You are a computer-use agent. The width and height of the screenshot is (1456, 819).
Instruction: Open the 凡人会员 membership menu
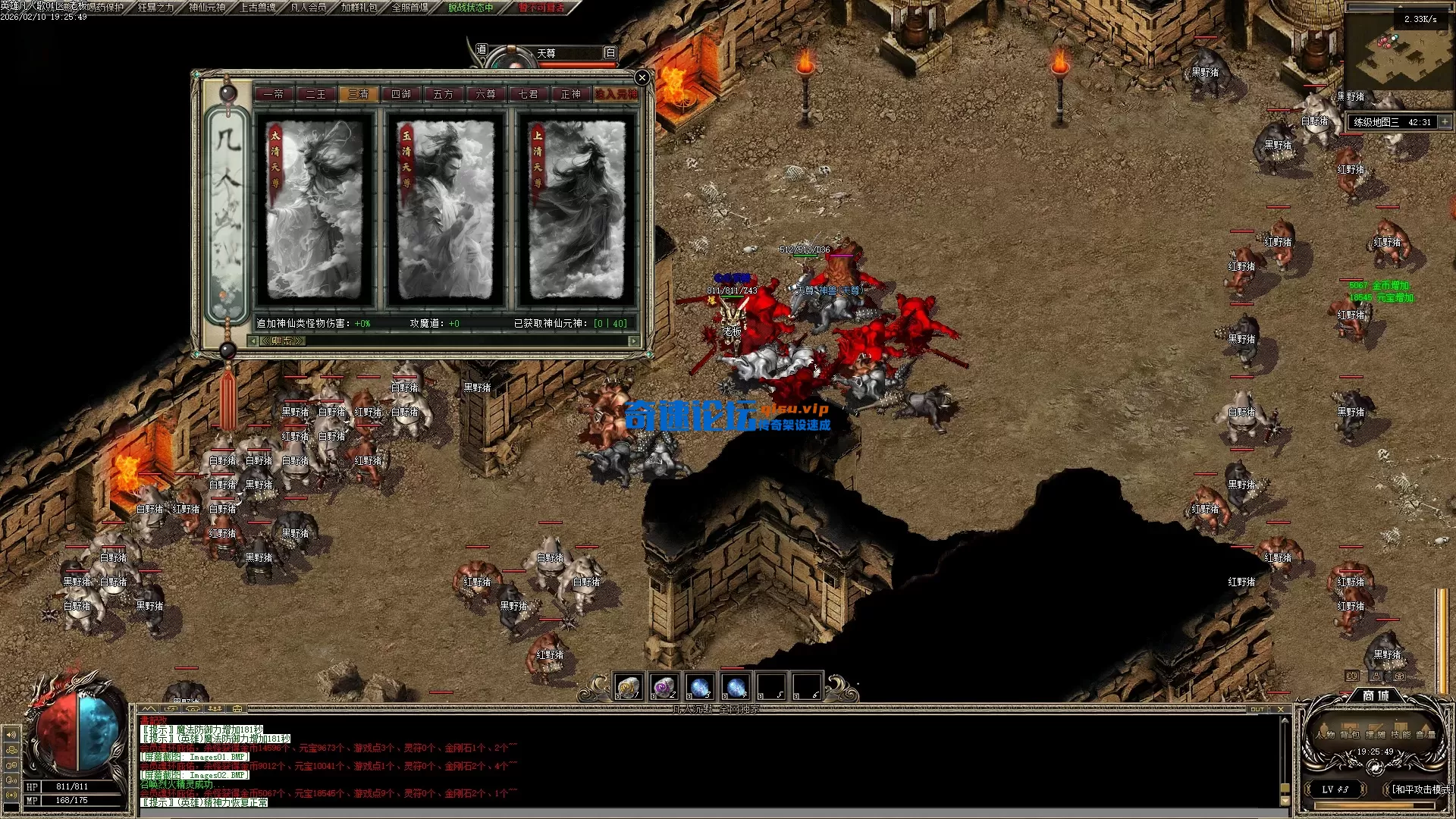(309, 8)
